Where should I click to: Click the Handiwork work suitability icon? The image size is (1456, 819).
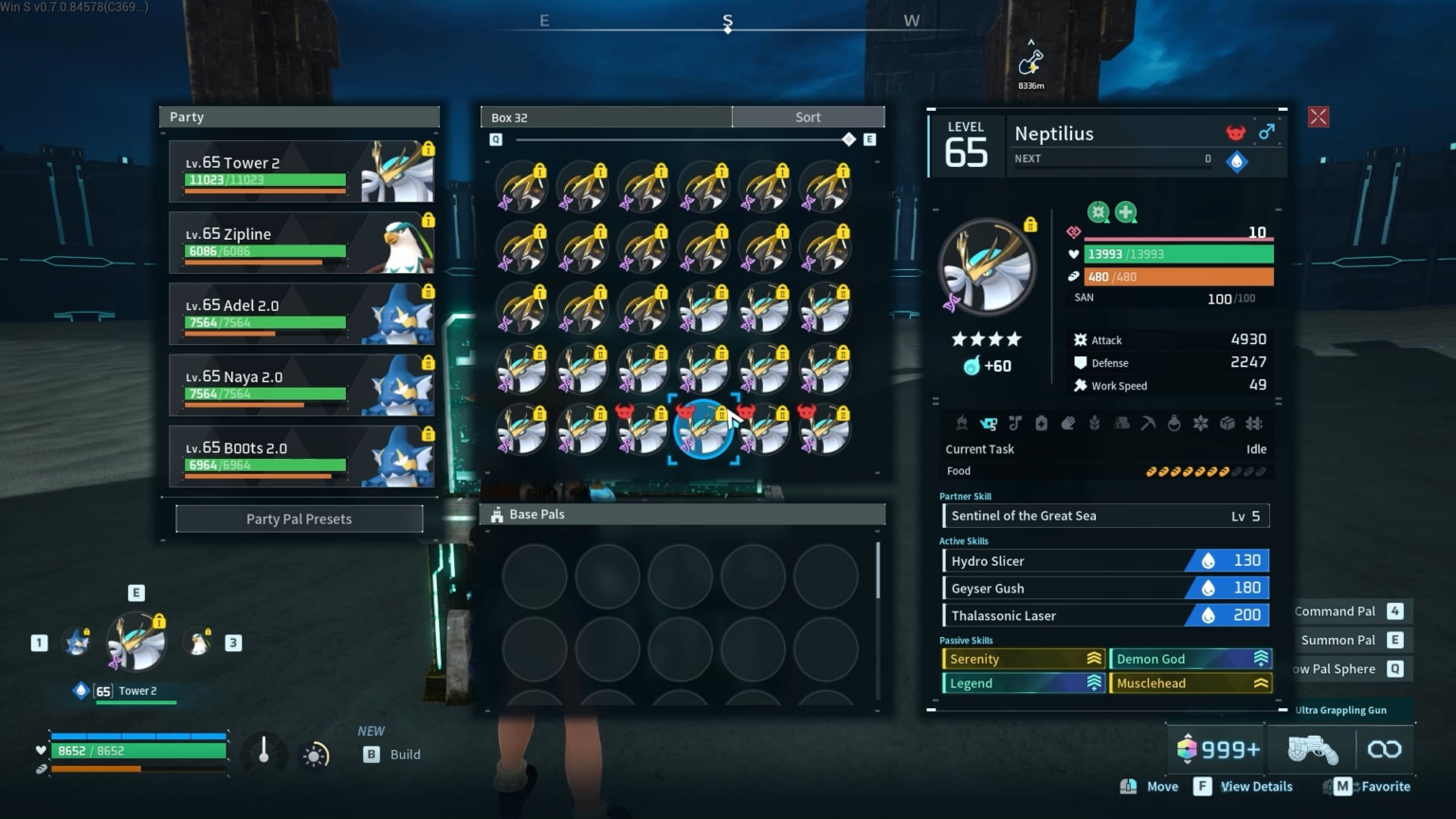1068,424
